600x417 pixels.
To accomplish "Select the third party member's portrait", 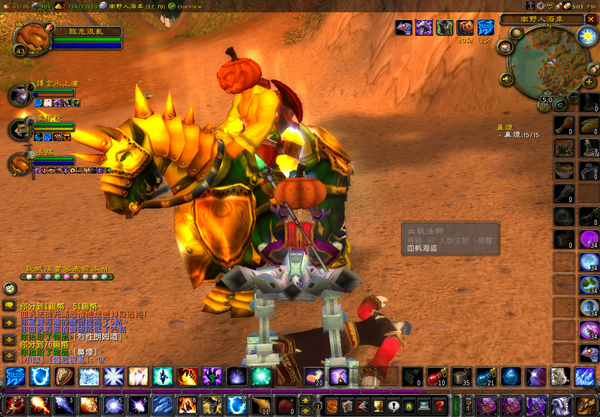I will click(20, 164).
